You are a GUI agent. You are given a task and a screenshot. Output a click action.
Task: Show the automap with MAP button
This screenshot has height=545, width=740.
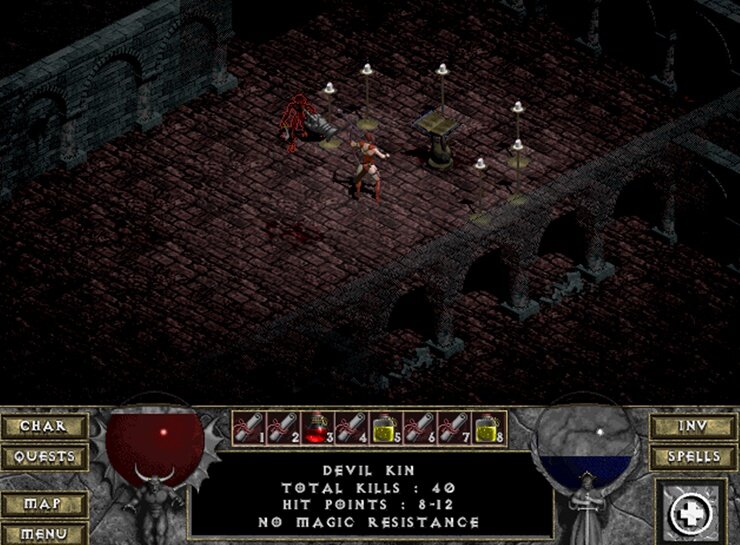pos(43,505)
